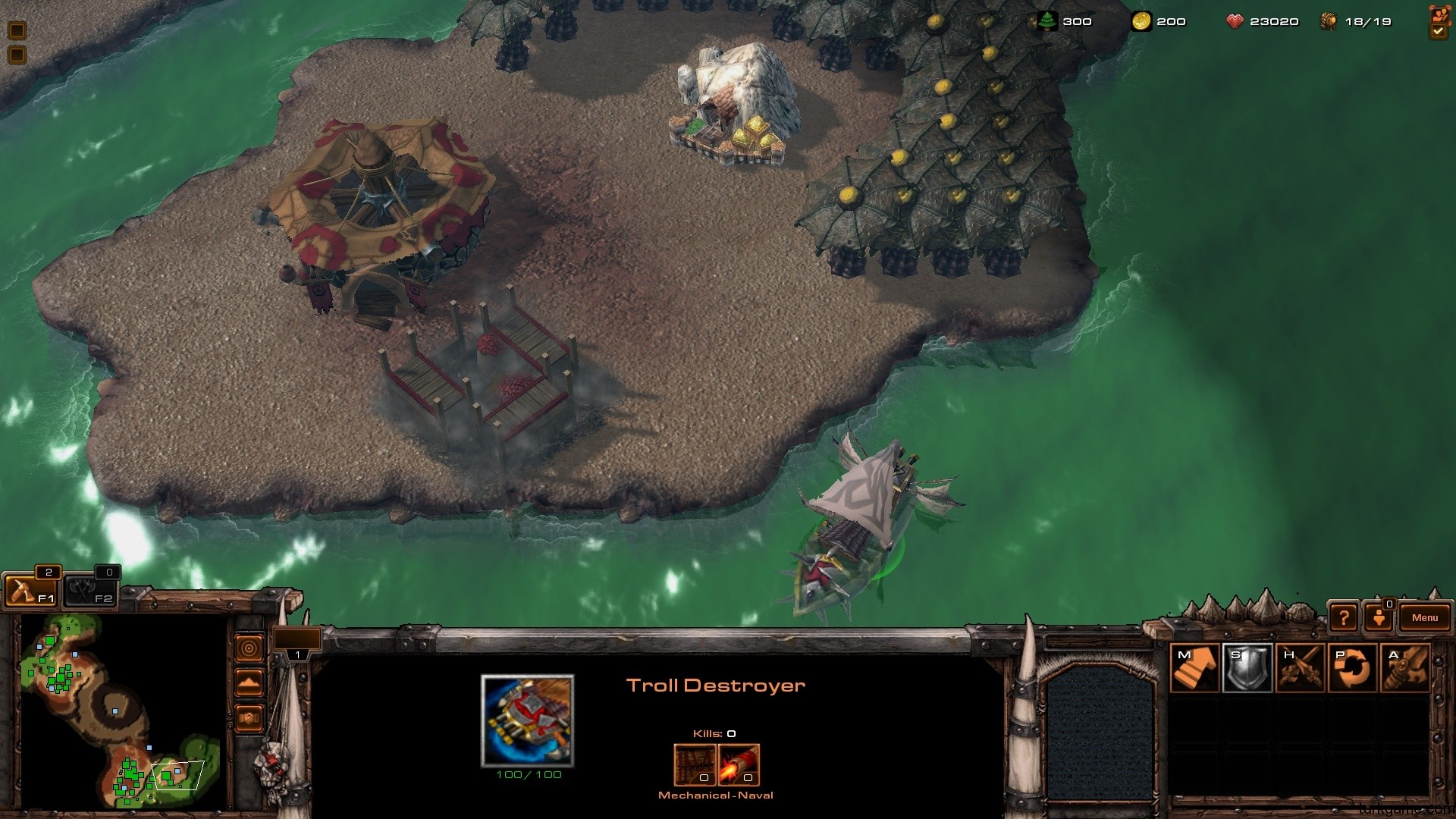1456x819 pixels.
Task: Issue the Attack sword command
Action: (1405, 668)
